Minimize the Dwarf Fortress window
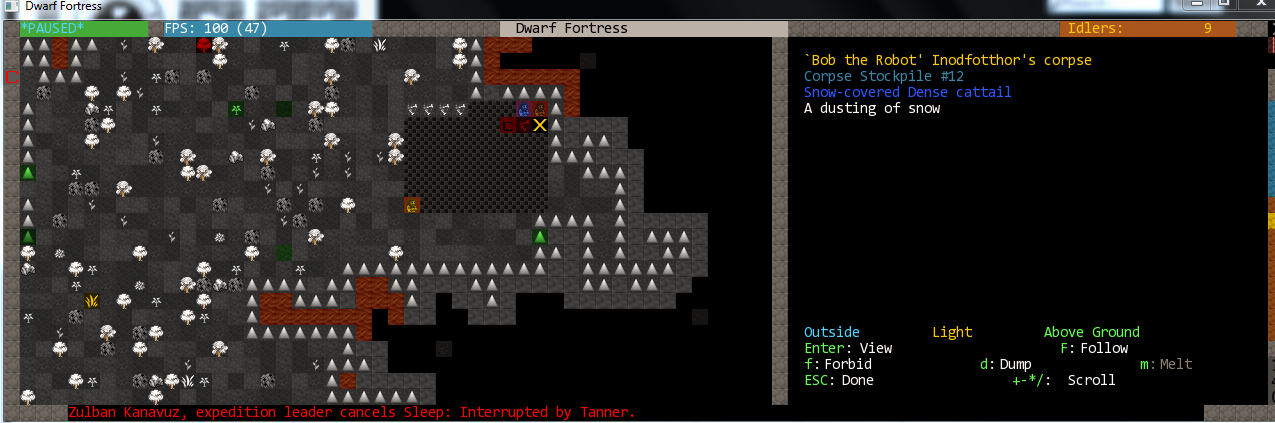Viewport: 1275px width, 423px height. (x=1194, y=6)
